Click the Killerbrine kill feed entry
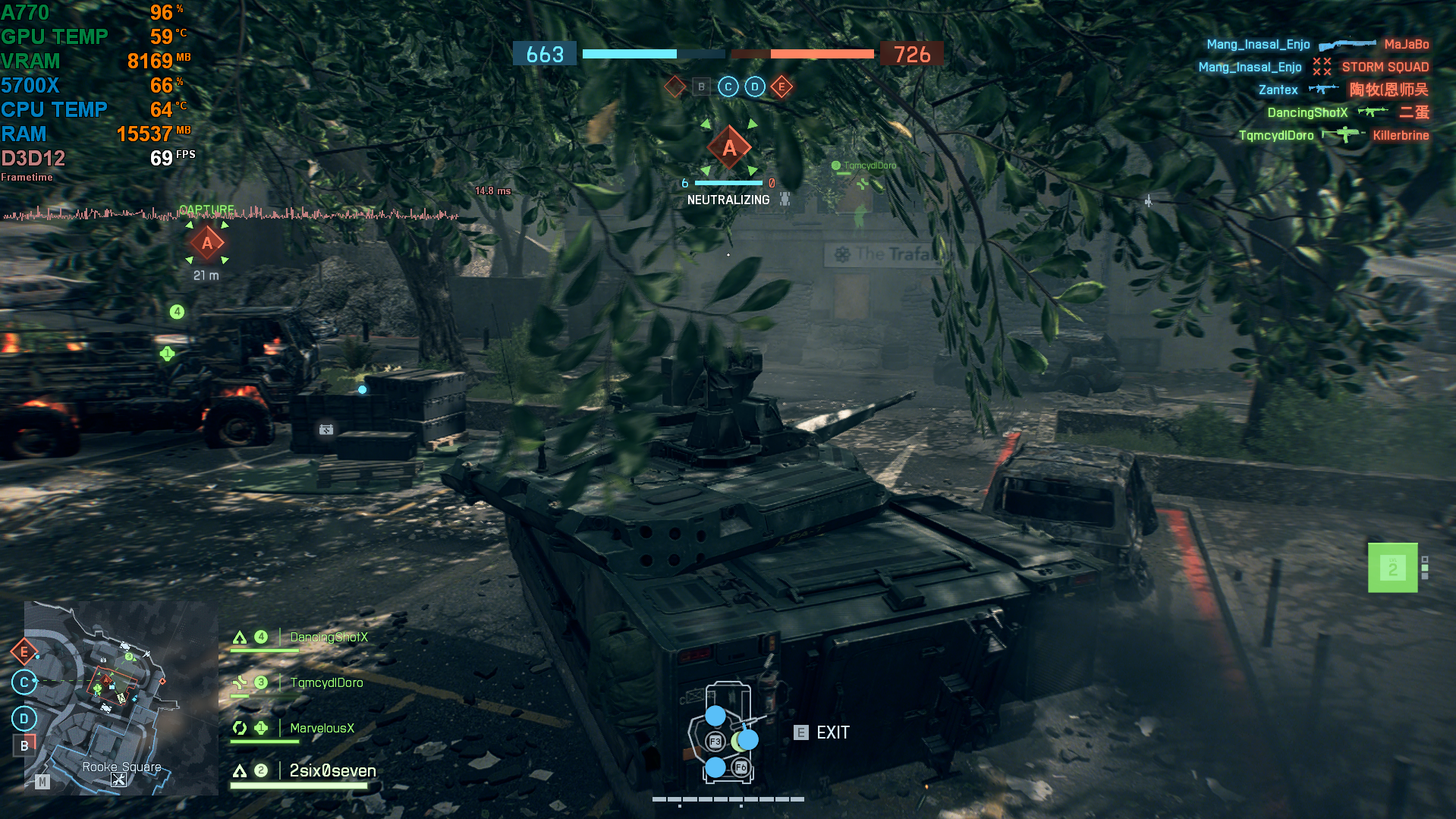Image resolution: width=1456 pixels, height=819 pixels. point(1401,135)
